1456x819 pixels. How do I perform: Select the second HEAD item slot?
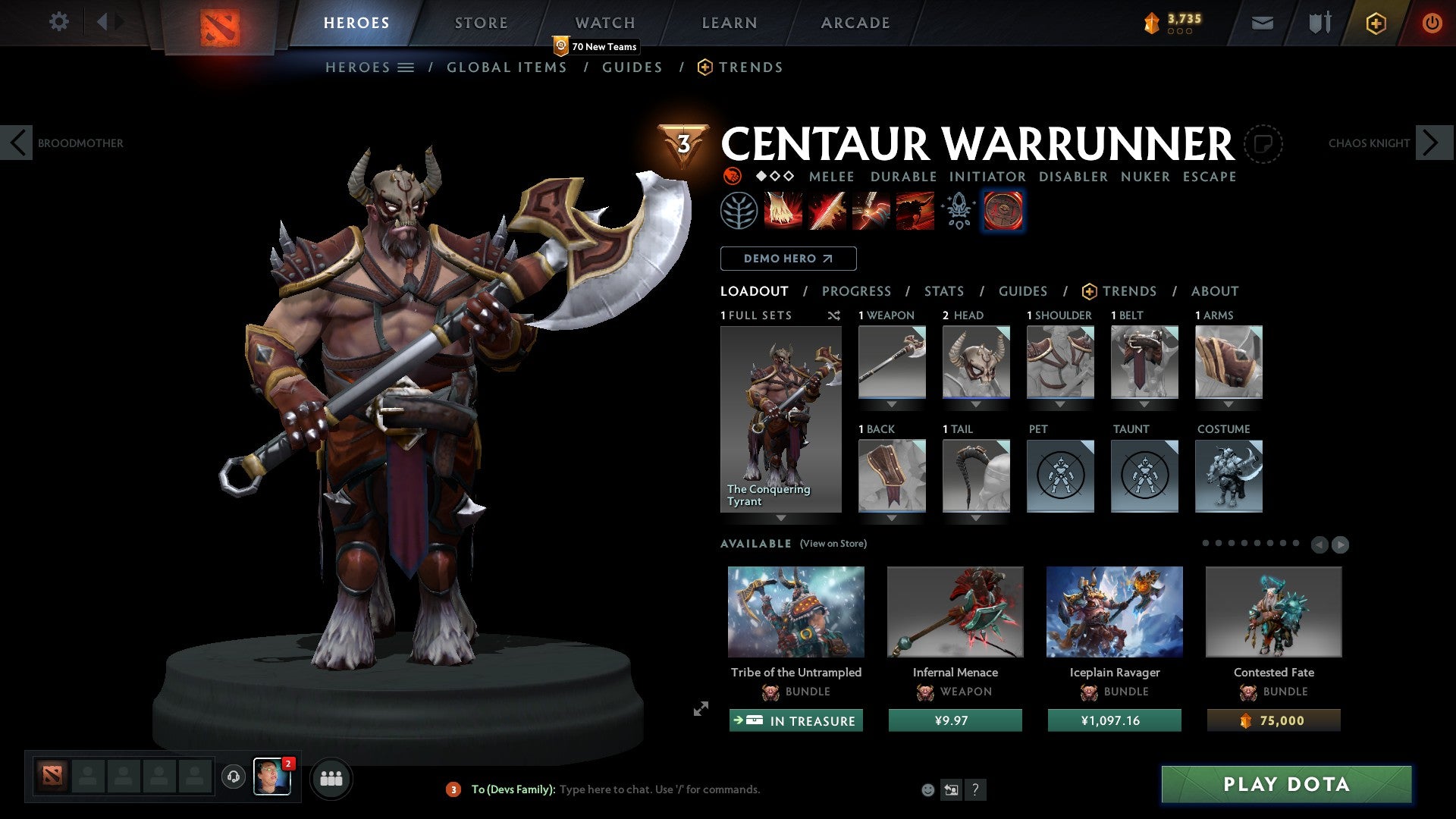pos(977,362)
